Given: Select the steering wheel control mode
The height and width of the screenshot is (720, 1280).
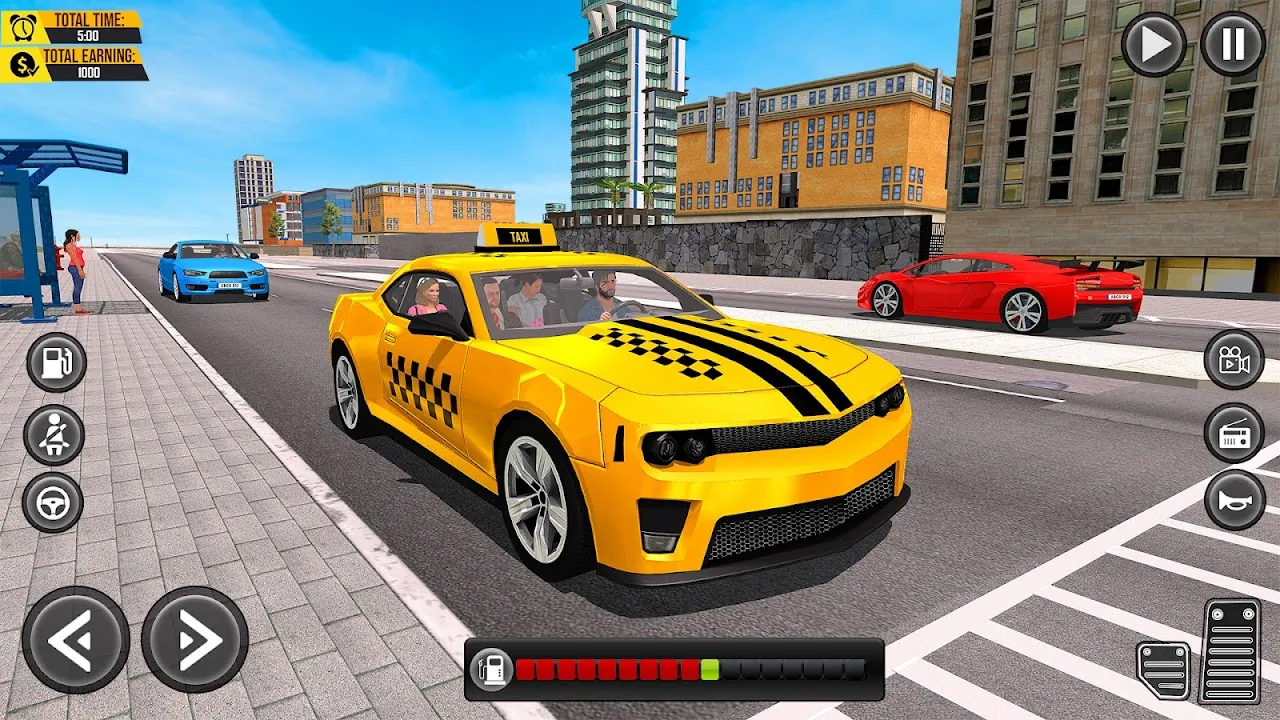Looking at the screenshot, I should point(53,503).
